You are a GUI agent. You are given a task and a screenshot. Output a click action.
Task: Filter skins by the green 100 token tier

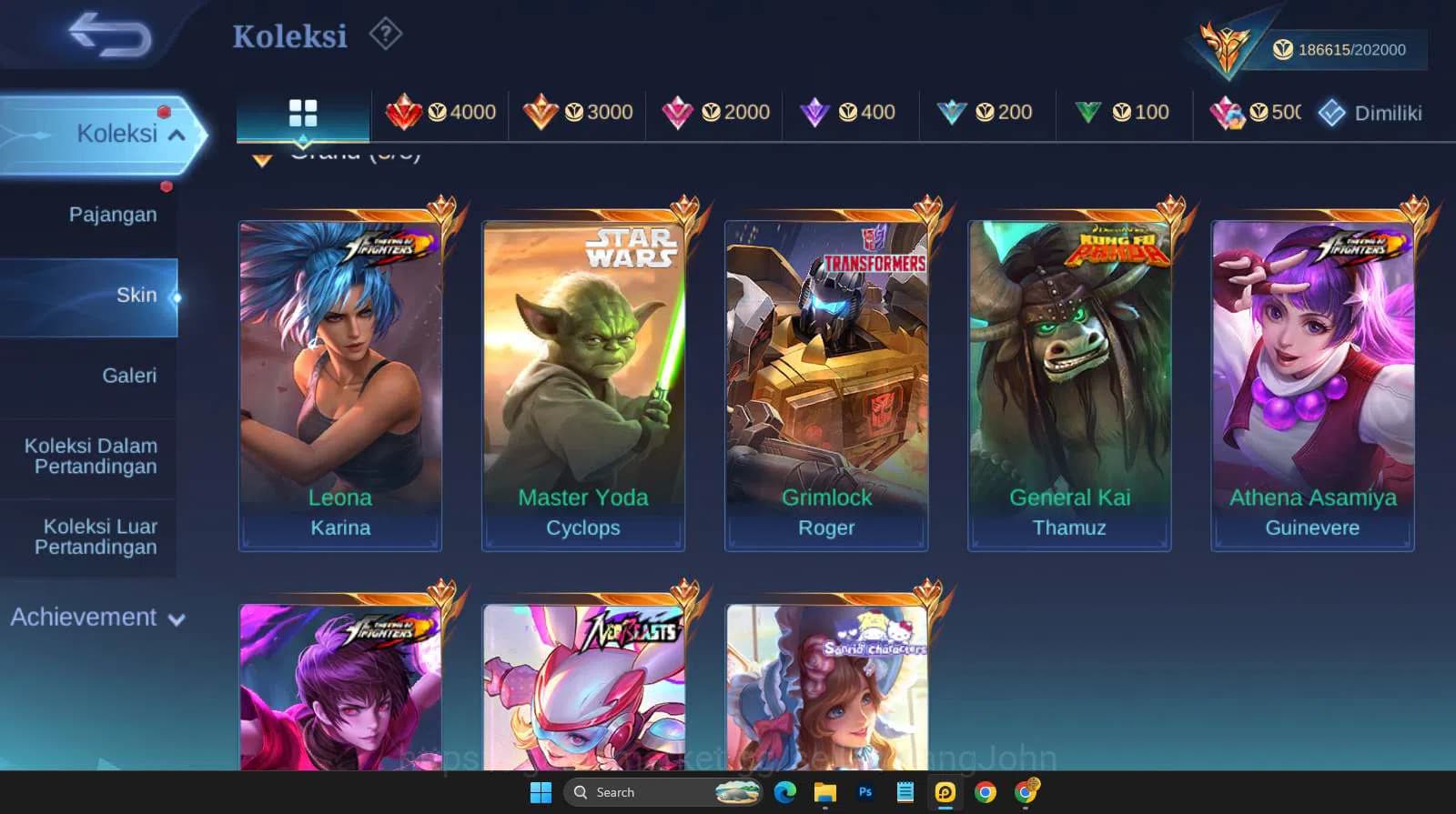(1120, 113)
